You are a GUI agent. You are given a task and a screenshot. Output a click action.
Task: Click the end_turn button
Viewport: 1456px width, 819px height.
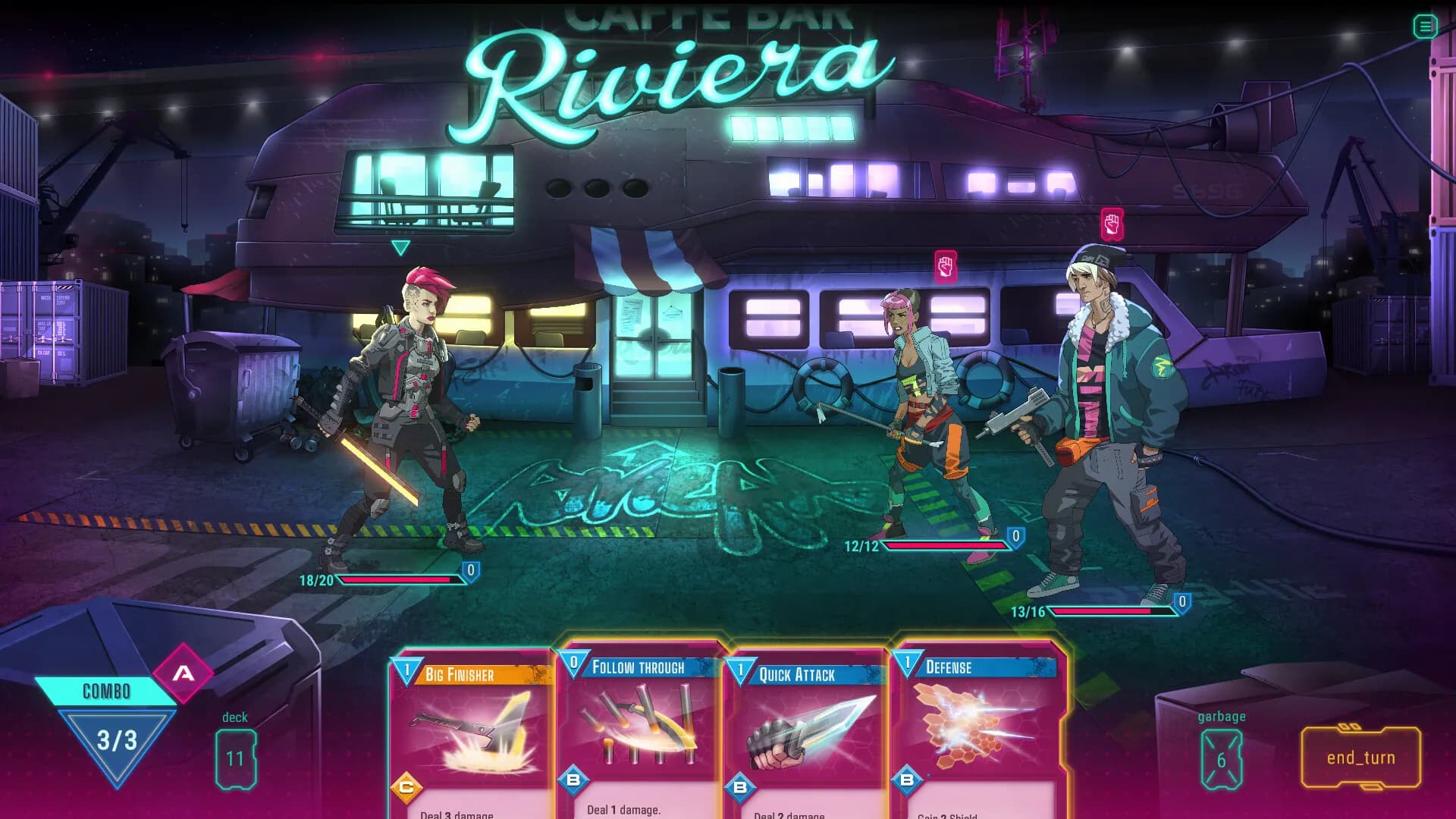point(1360,758)
